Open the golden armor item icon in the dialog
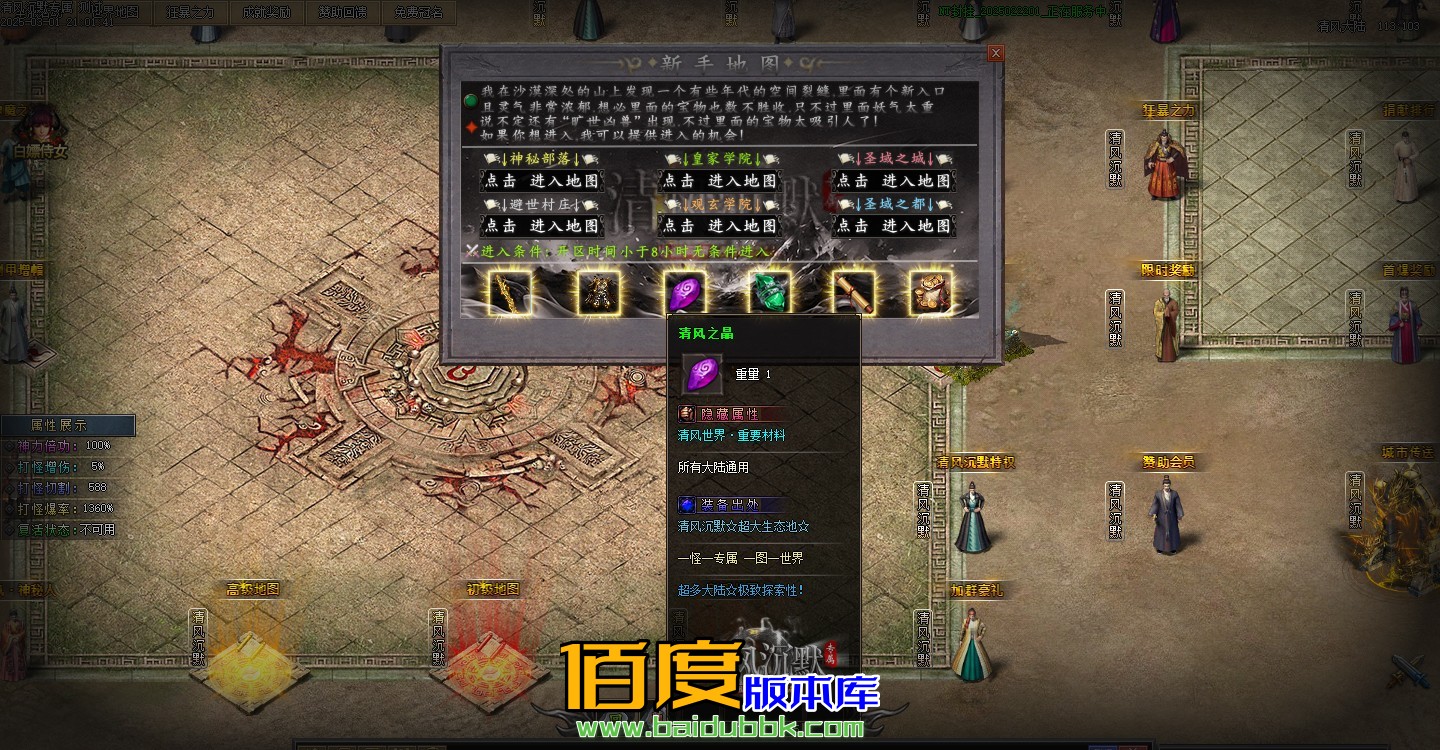Viewport: 1440px width, 750px height. pyautogui.click(x=600, y=292)
